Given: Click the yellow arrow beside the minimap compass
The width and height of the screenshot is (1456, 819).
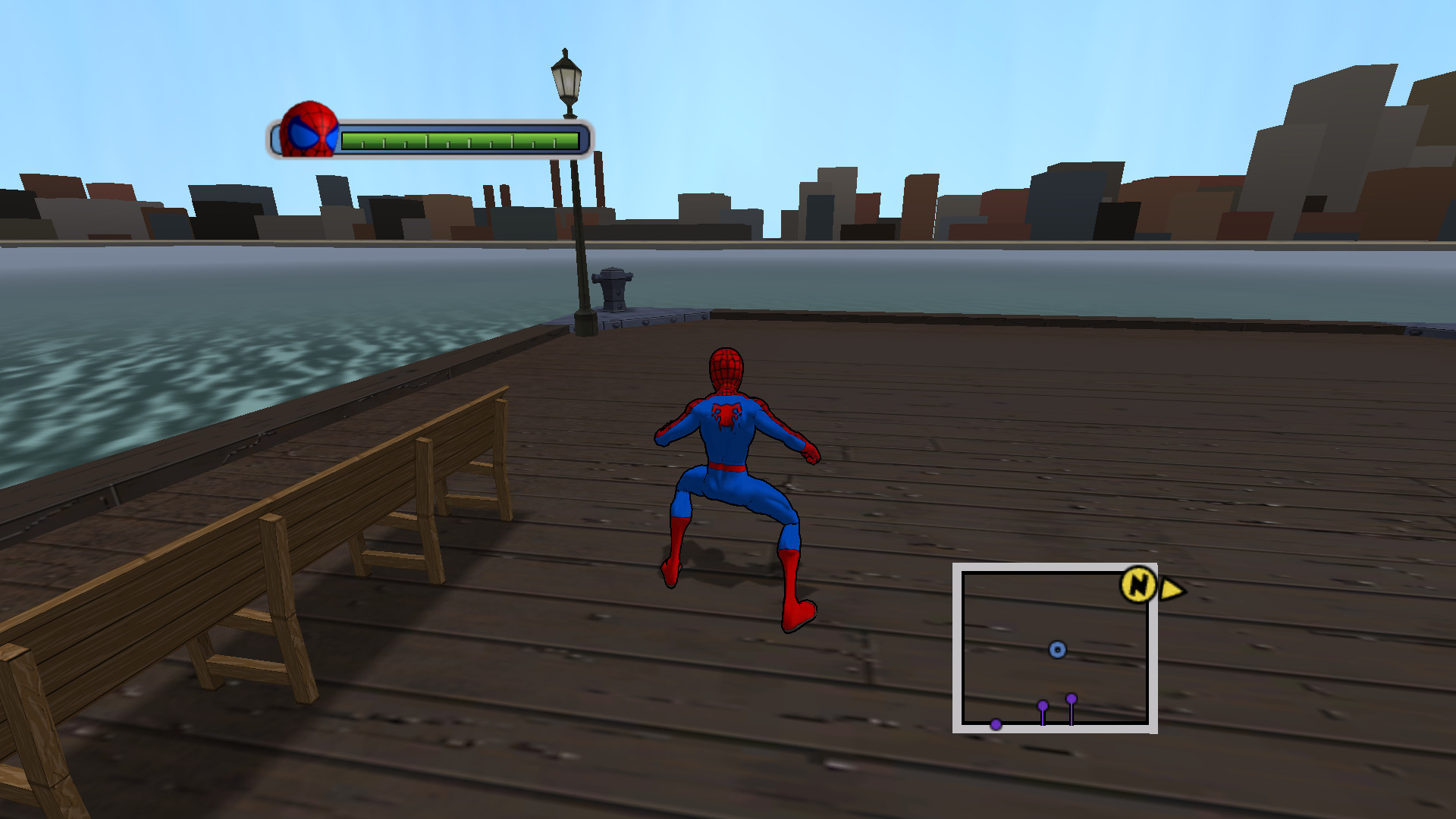Looking at the screenshot, I should coord(1170,589).
